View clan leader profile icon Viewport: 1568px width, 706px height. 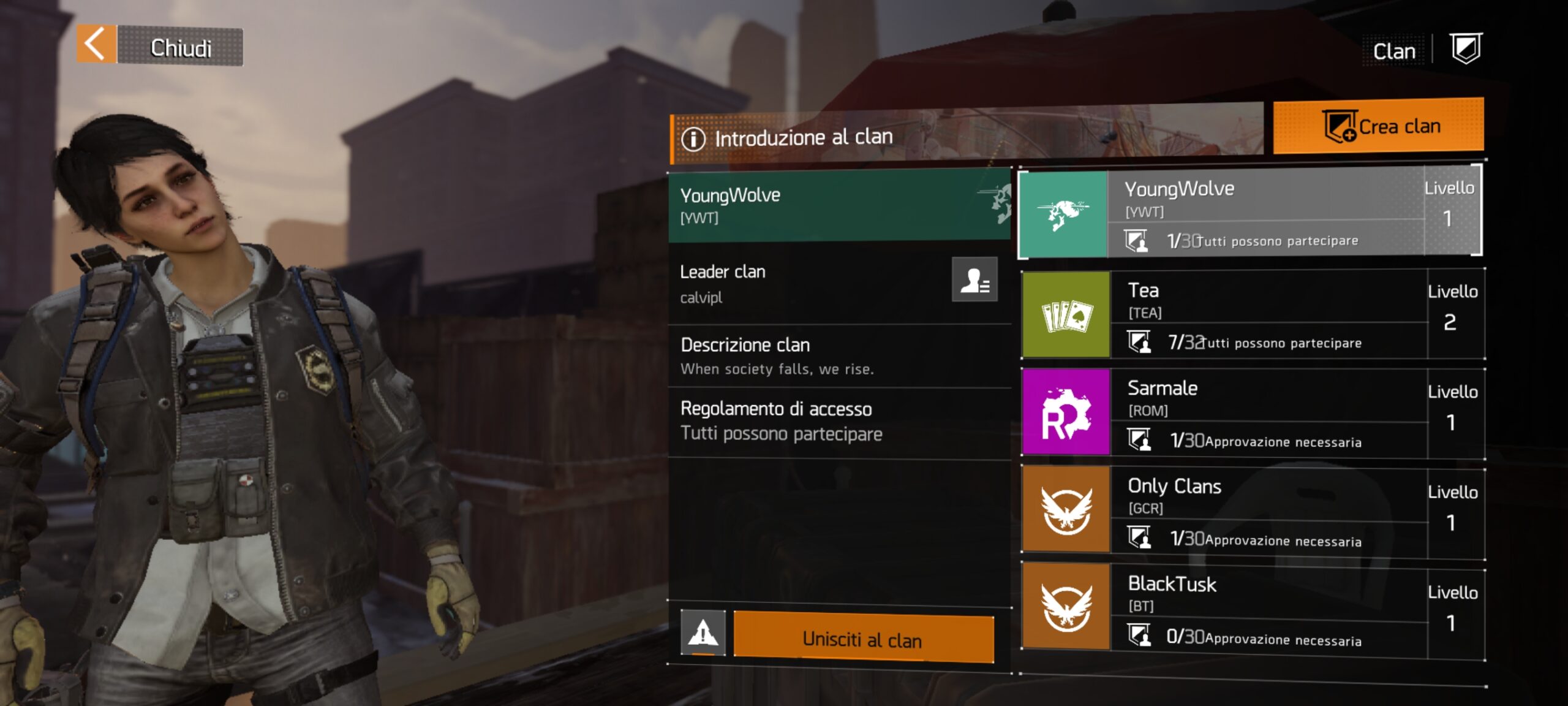click(974, 280)
